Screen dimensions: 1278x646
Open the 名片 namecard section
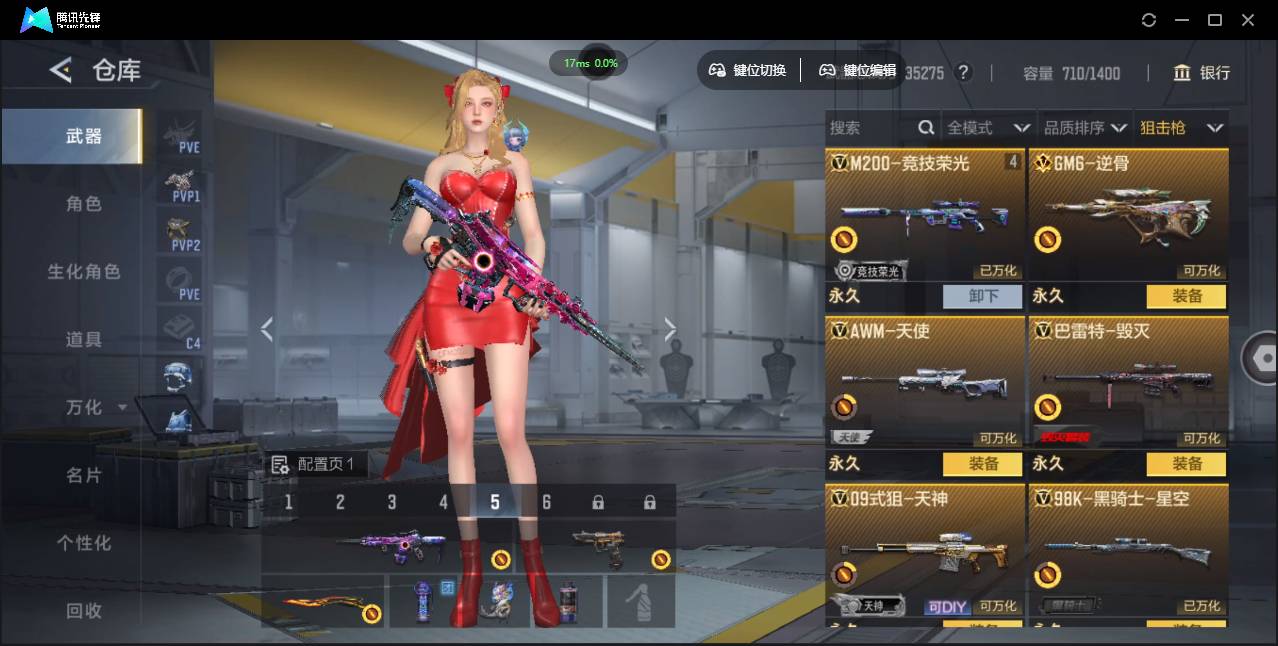(84, 475)
